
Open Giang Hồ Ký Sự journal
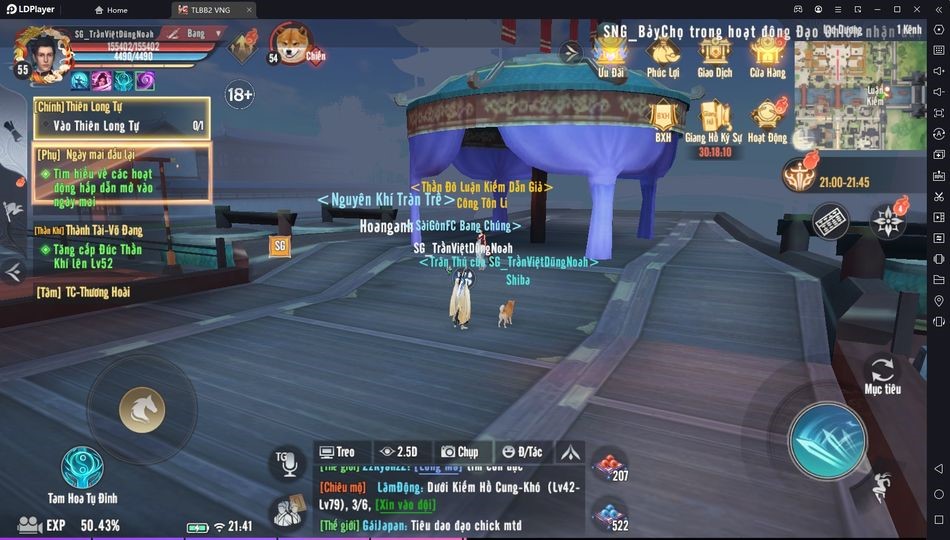pos(715,120)
